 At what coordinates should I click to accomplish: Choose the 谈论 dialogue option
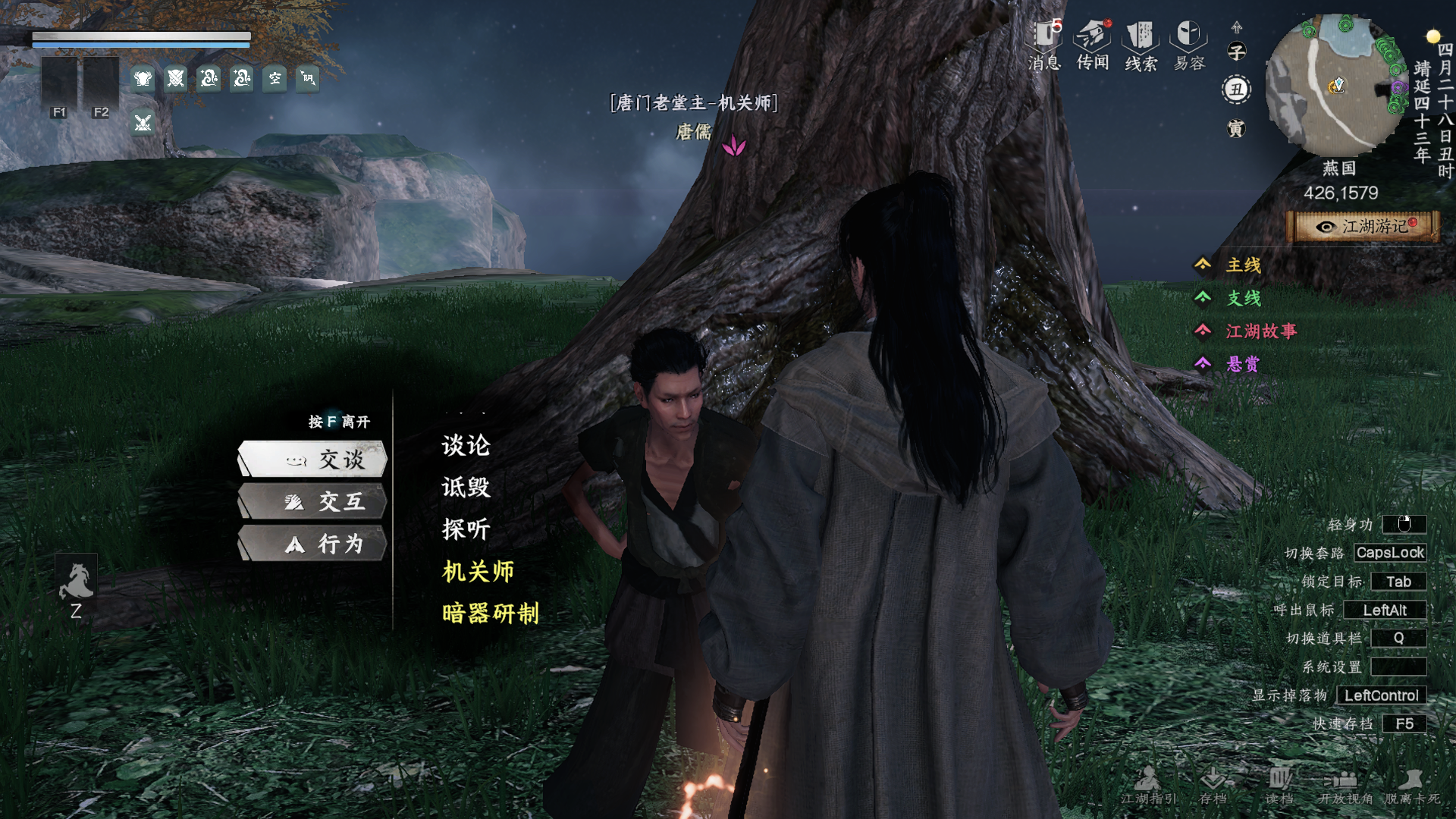coord(466,445)
